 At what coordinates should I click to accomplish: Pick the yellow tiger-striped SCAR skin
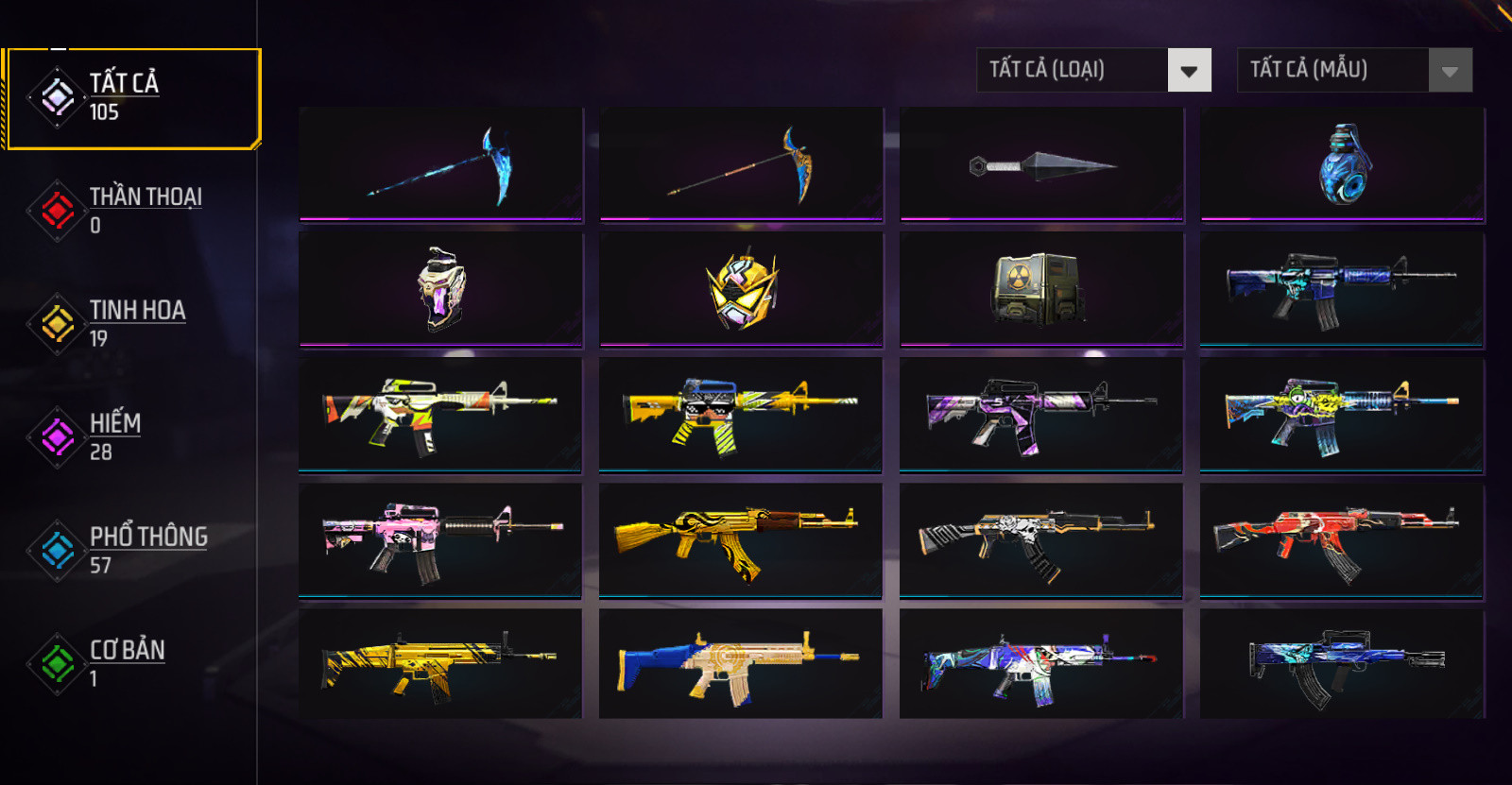[x=441, y=665]
